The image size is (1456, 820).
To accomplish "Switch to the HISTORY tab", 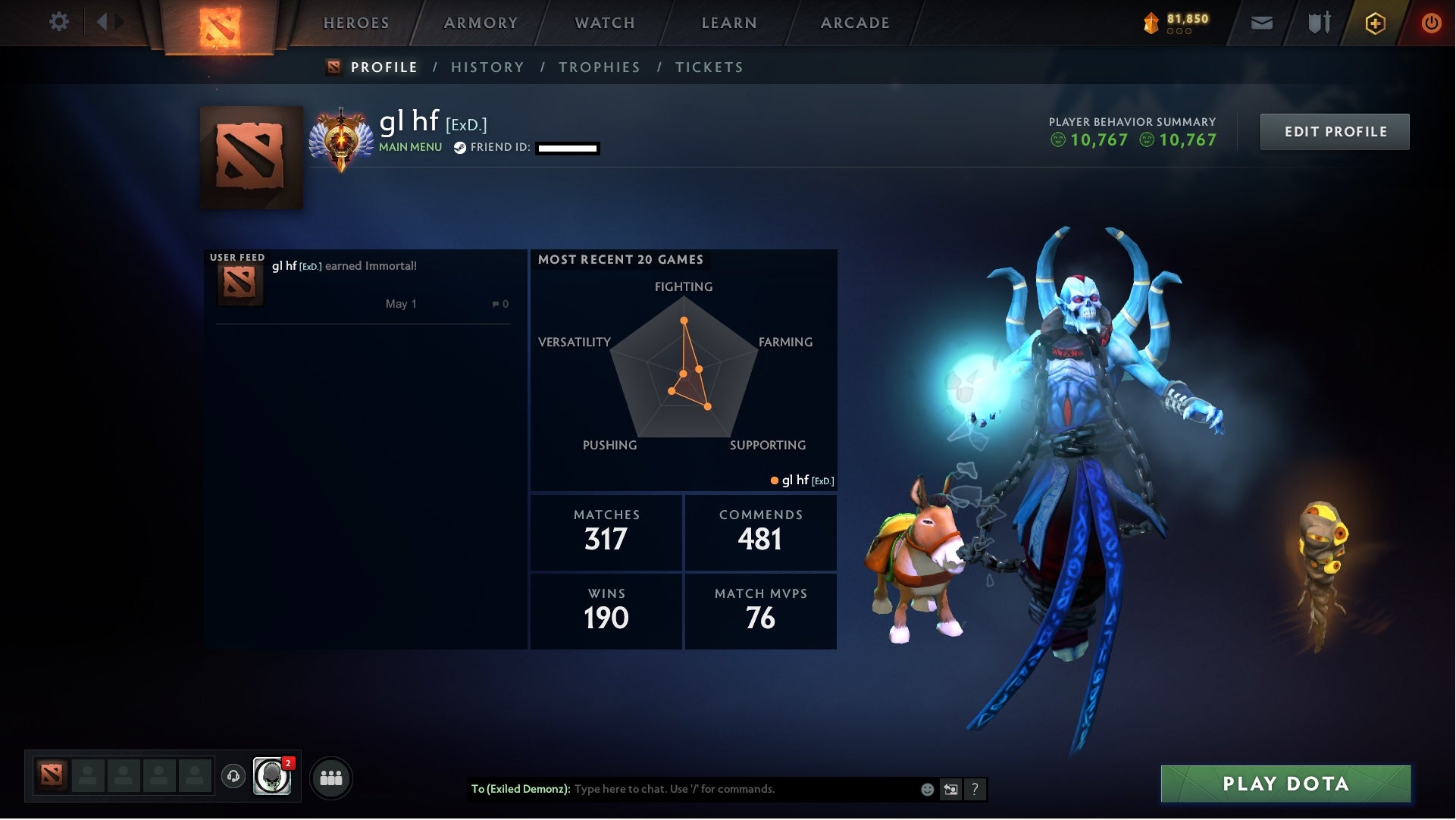I will pyautogui.click(x=487, y=67).
